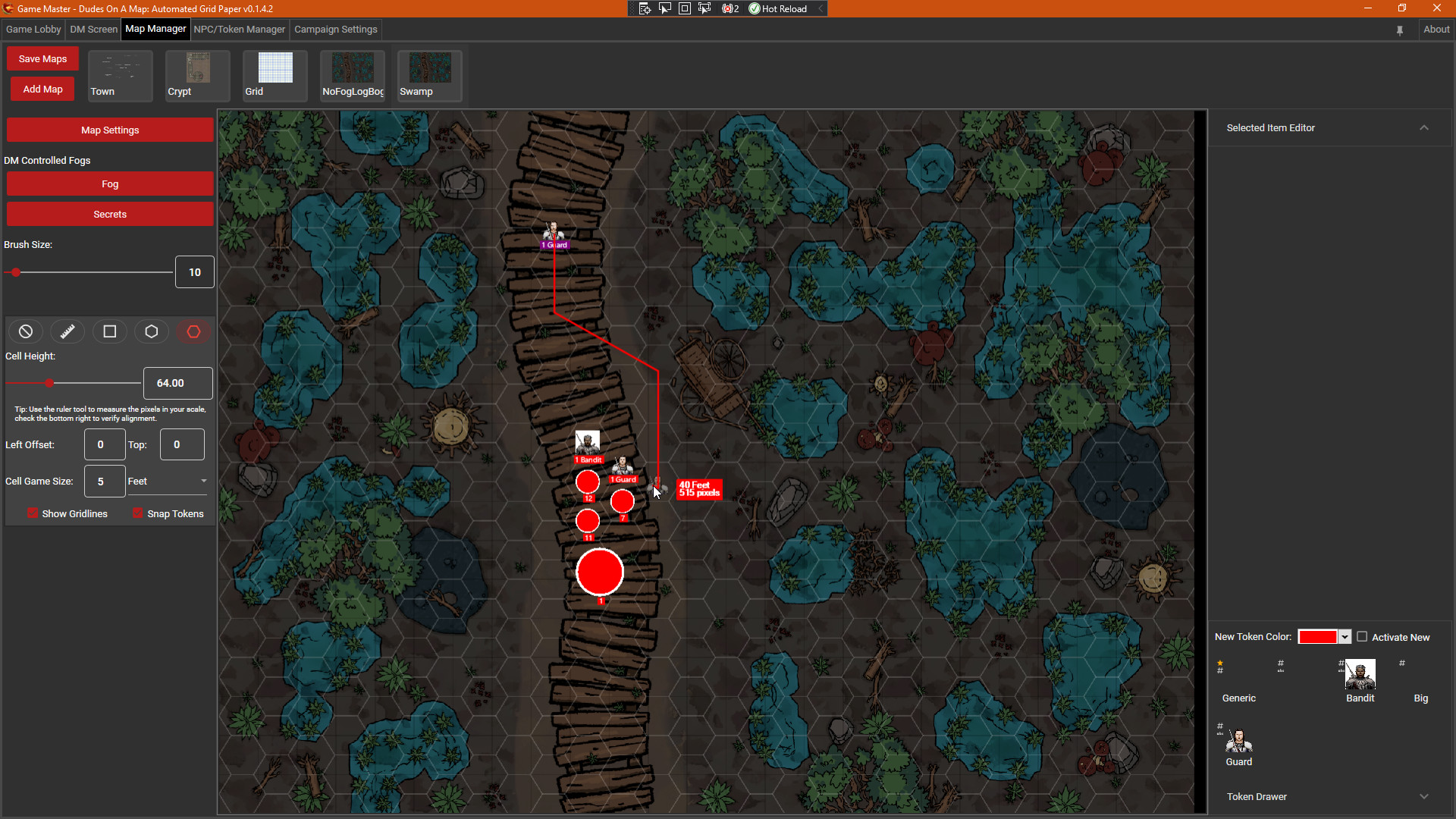This screenshot has width=1456, height=819.
Task: Switch to the NPC/Token Manager tab
Action: click(239, 30)
